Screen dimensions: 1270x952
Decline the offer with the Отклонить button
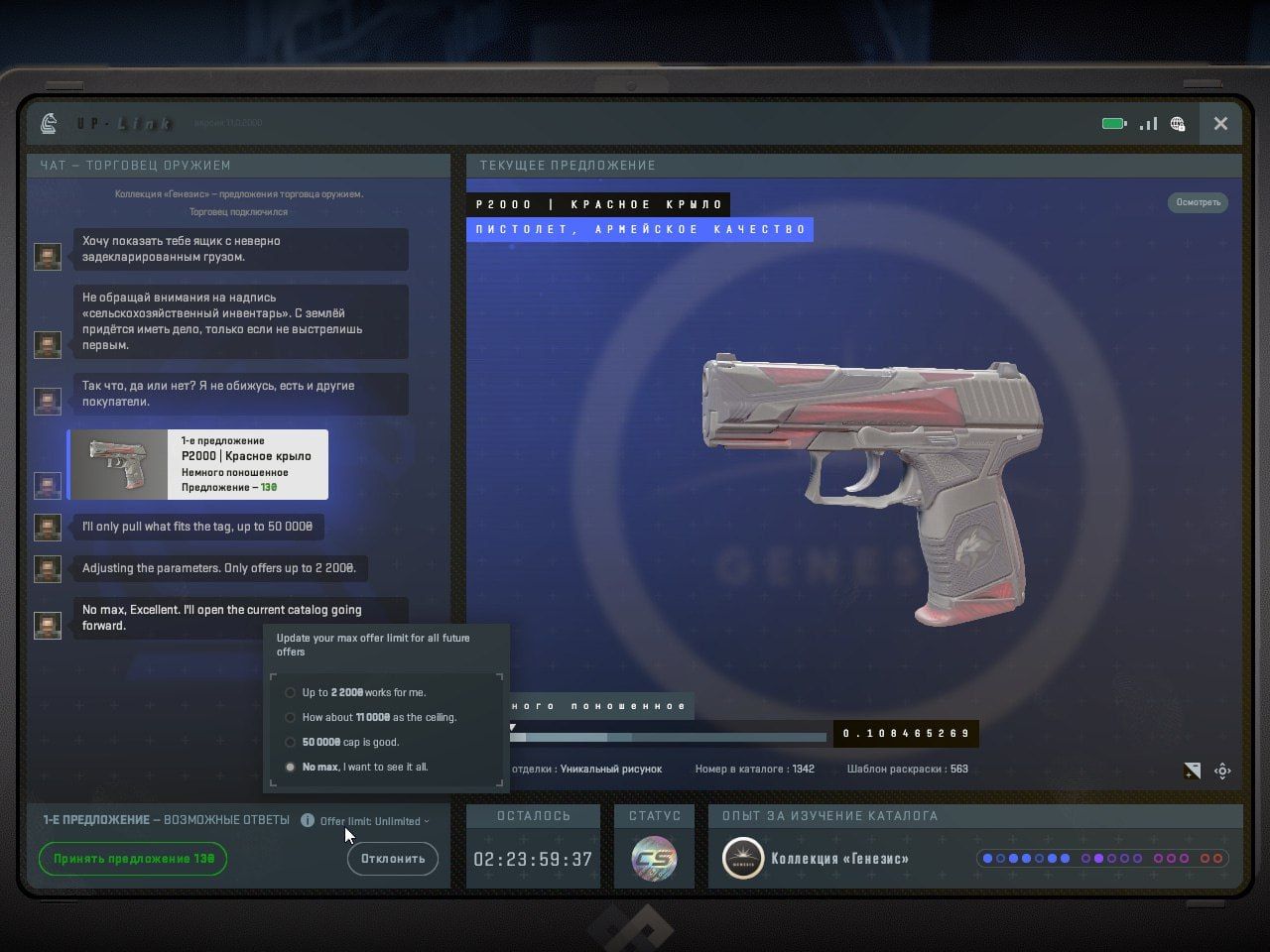pyautogui.click(x=393, y=859)
